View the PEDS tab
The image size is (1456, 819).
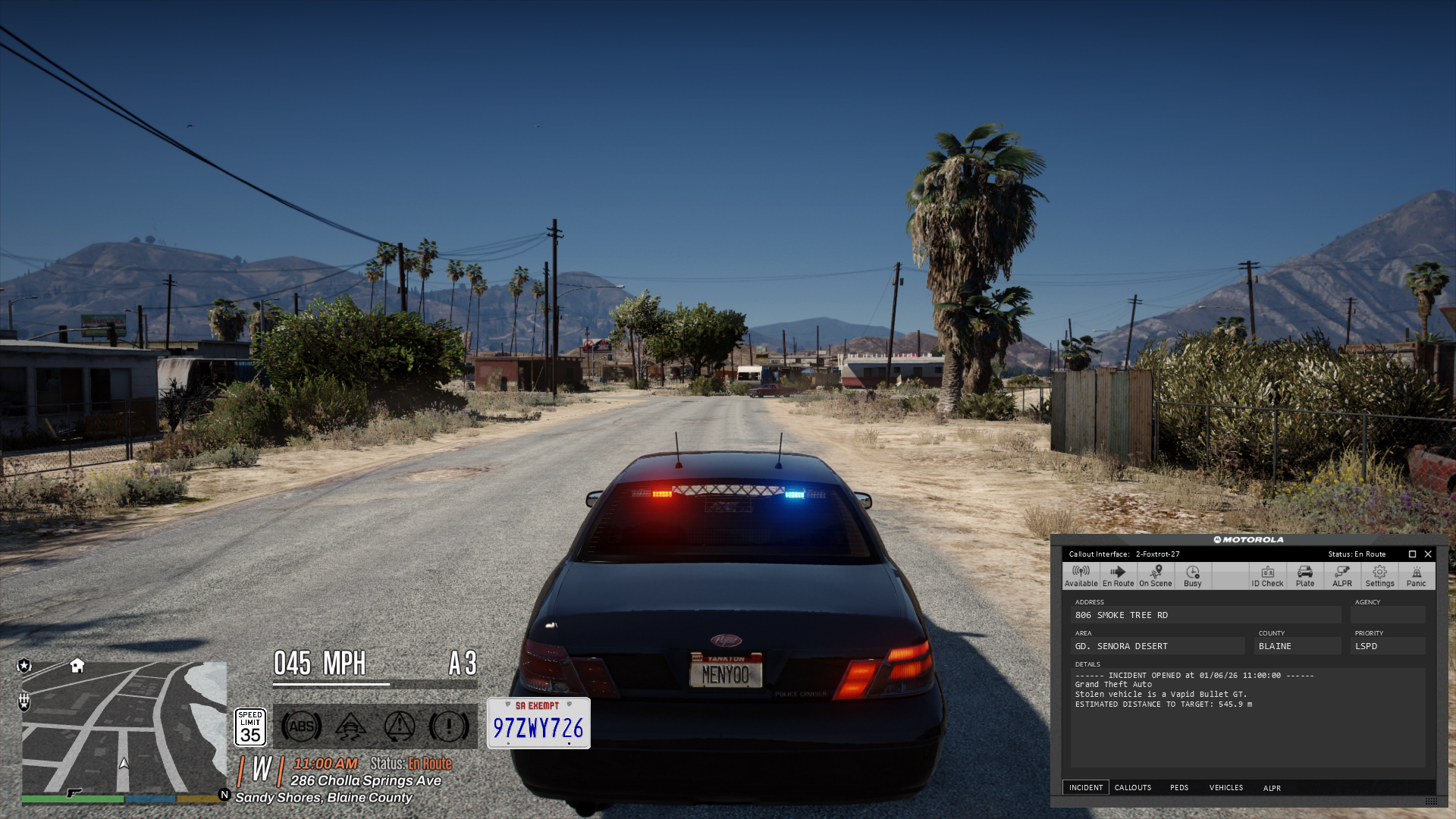[x=1180, y=787]
